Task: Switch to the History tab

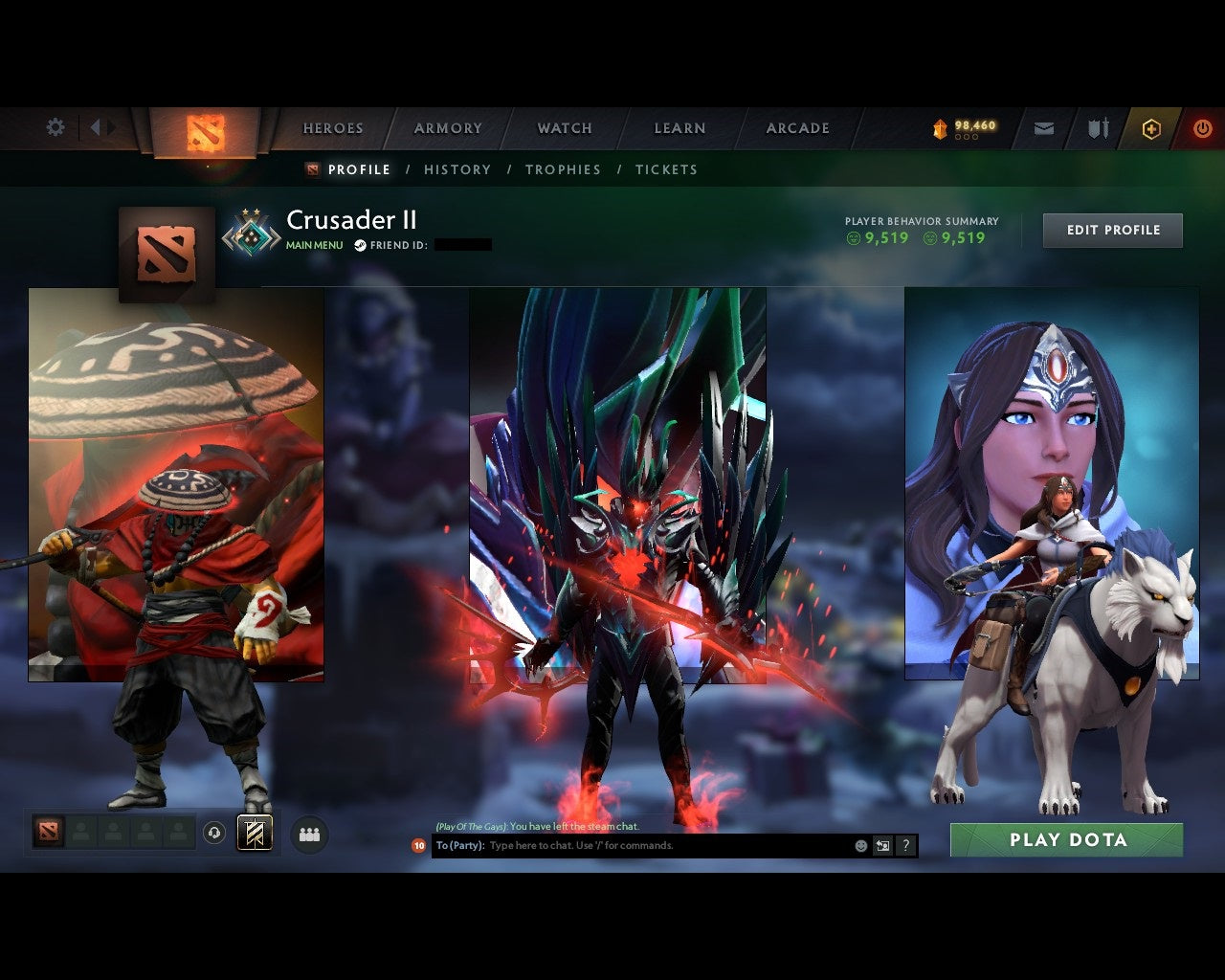Action: pyautogui.click(x=457, y=169)
